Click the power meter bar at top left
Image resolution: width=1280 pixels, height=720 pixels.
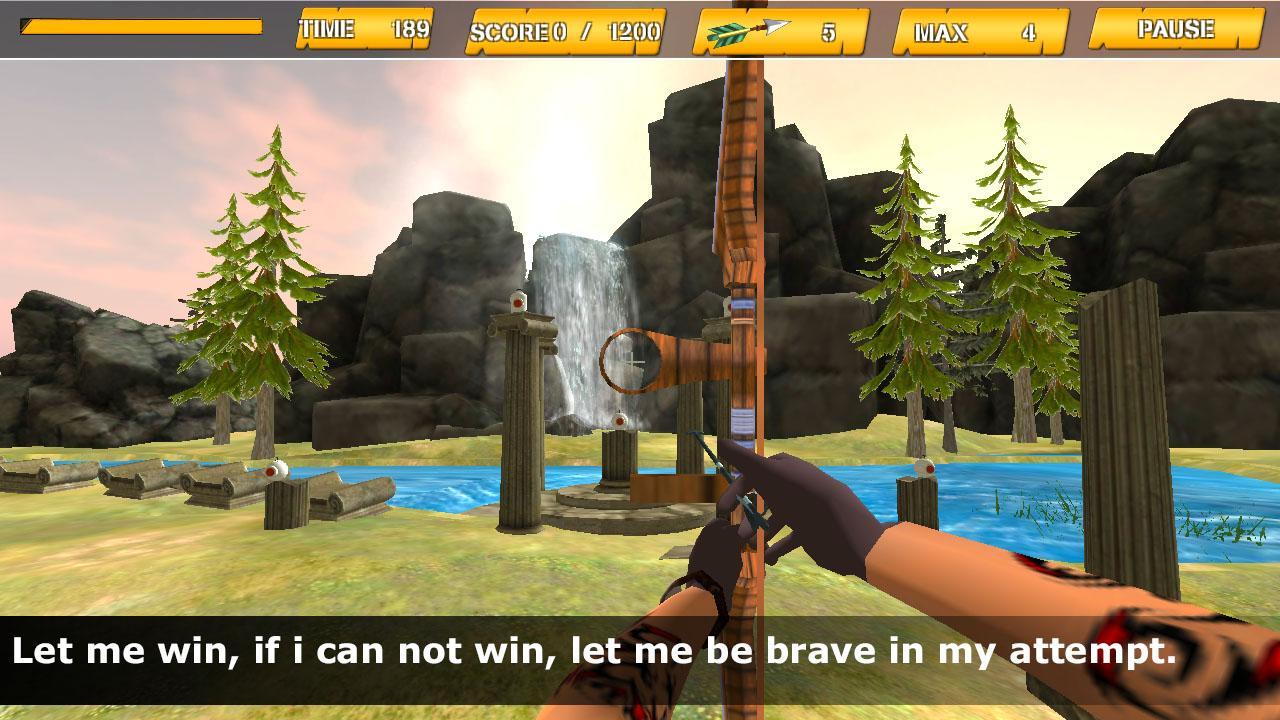coord(140,30)
